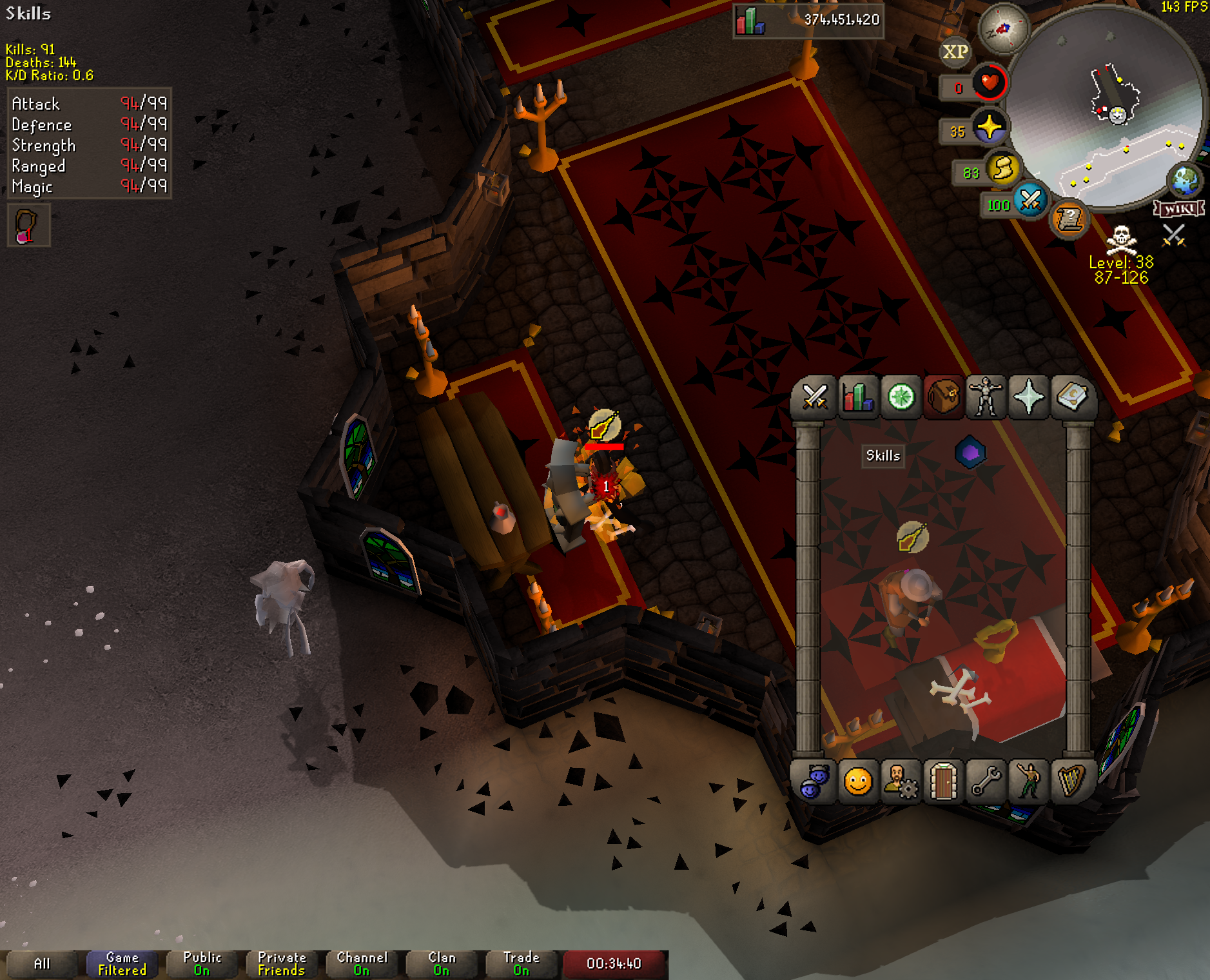Viewport: 1210px width, 980px height.
Task: Click the Wiki lookup banner
Action: pos(1178,209)
